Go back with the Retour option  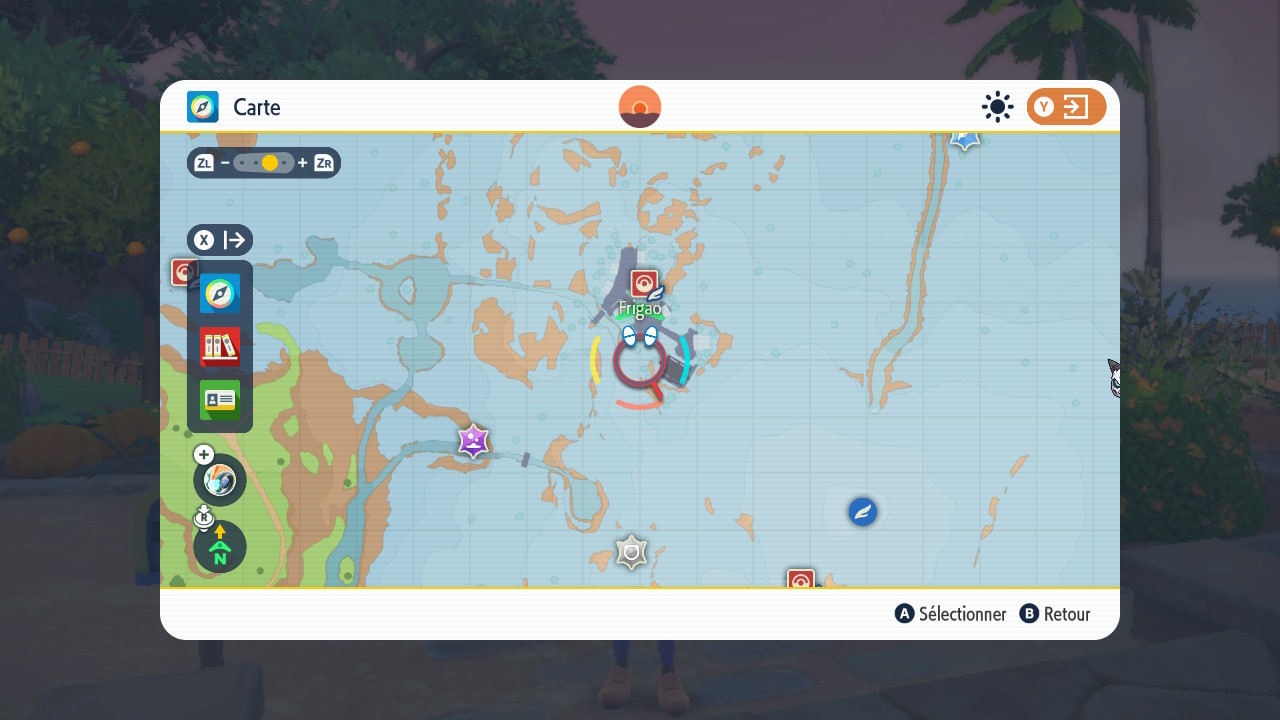pyautogui.click(x=1055, y=614)
